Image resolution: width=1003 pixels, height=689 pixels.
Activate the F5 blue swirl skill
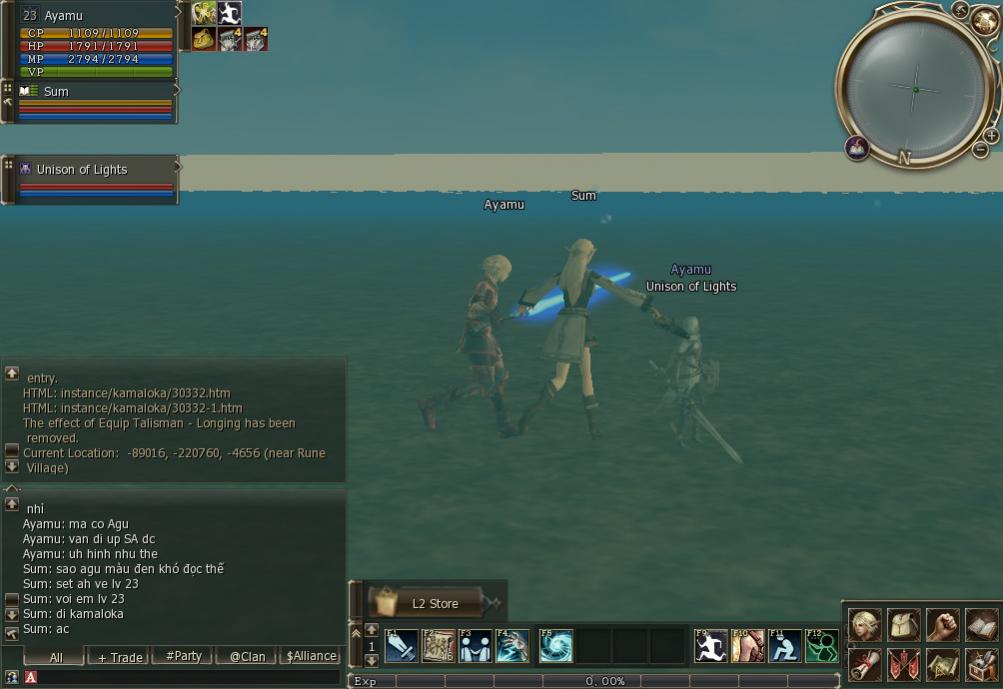pos(556,646)
